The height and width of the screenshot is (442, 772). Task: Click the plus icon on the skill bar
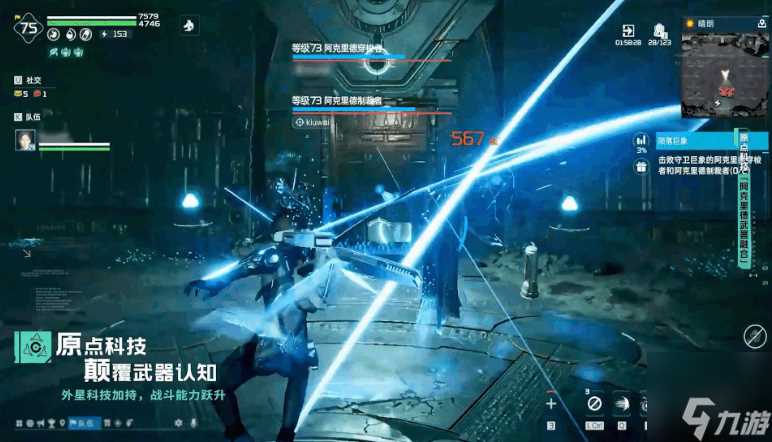[551, 404]
